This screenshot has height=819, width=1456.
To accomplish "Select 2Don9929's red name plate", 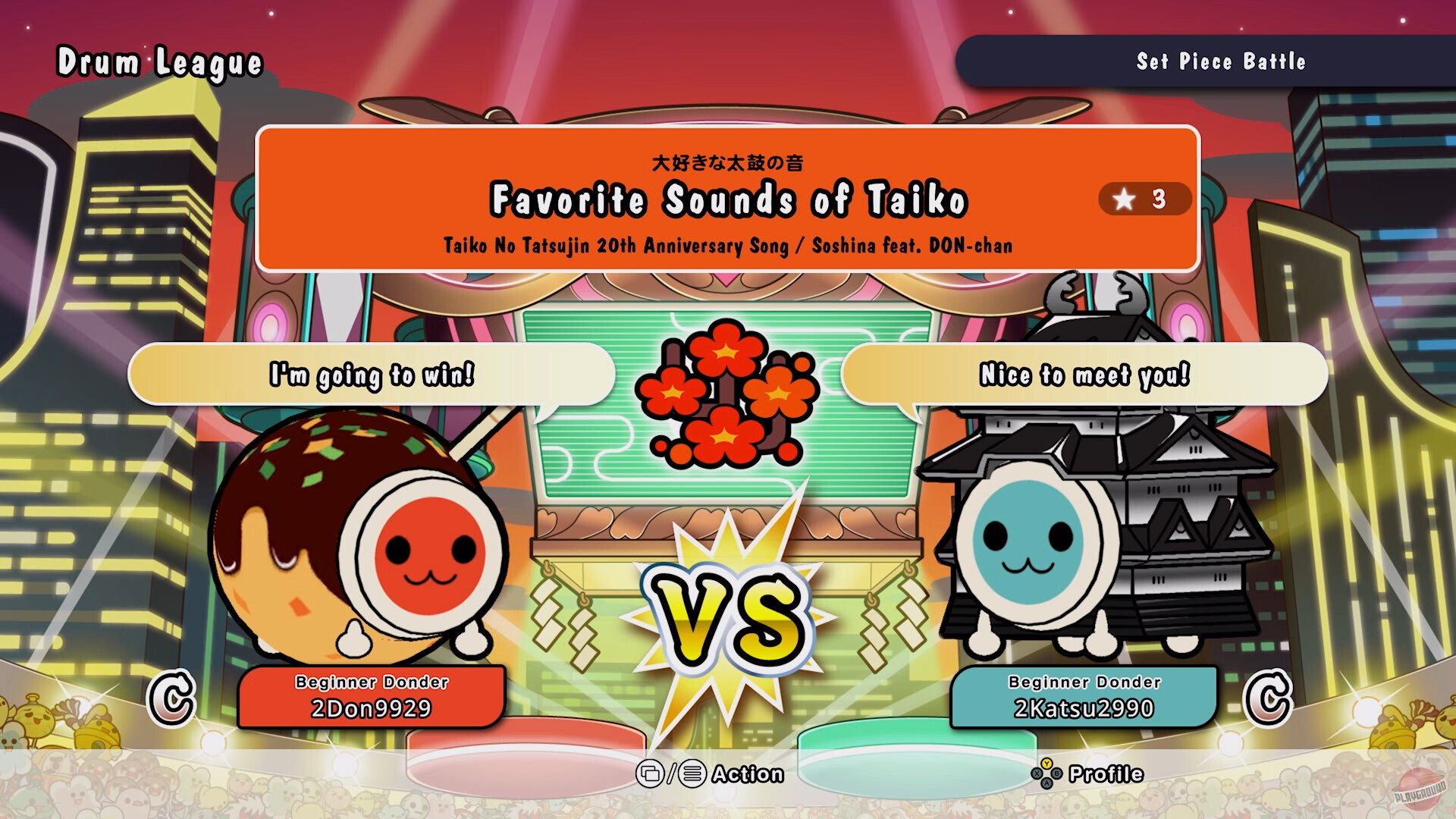I will (x=372, y=698).
